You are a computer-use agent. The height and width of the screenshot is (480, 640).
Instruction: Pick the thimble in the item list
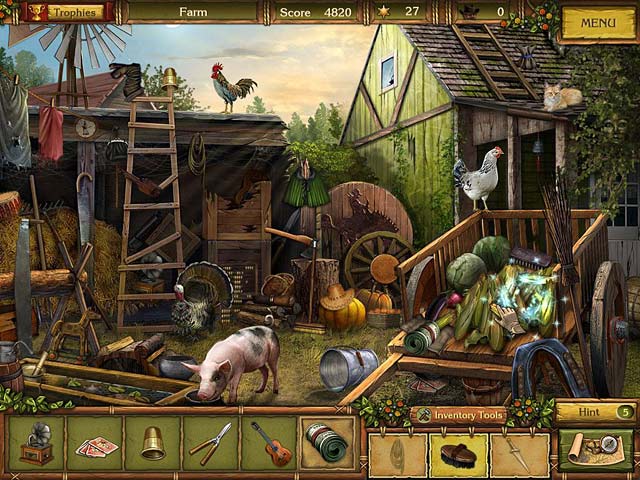tap(153, 443)
